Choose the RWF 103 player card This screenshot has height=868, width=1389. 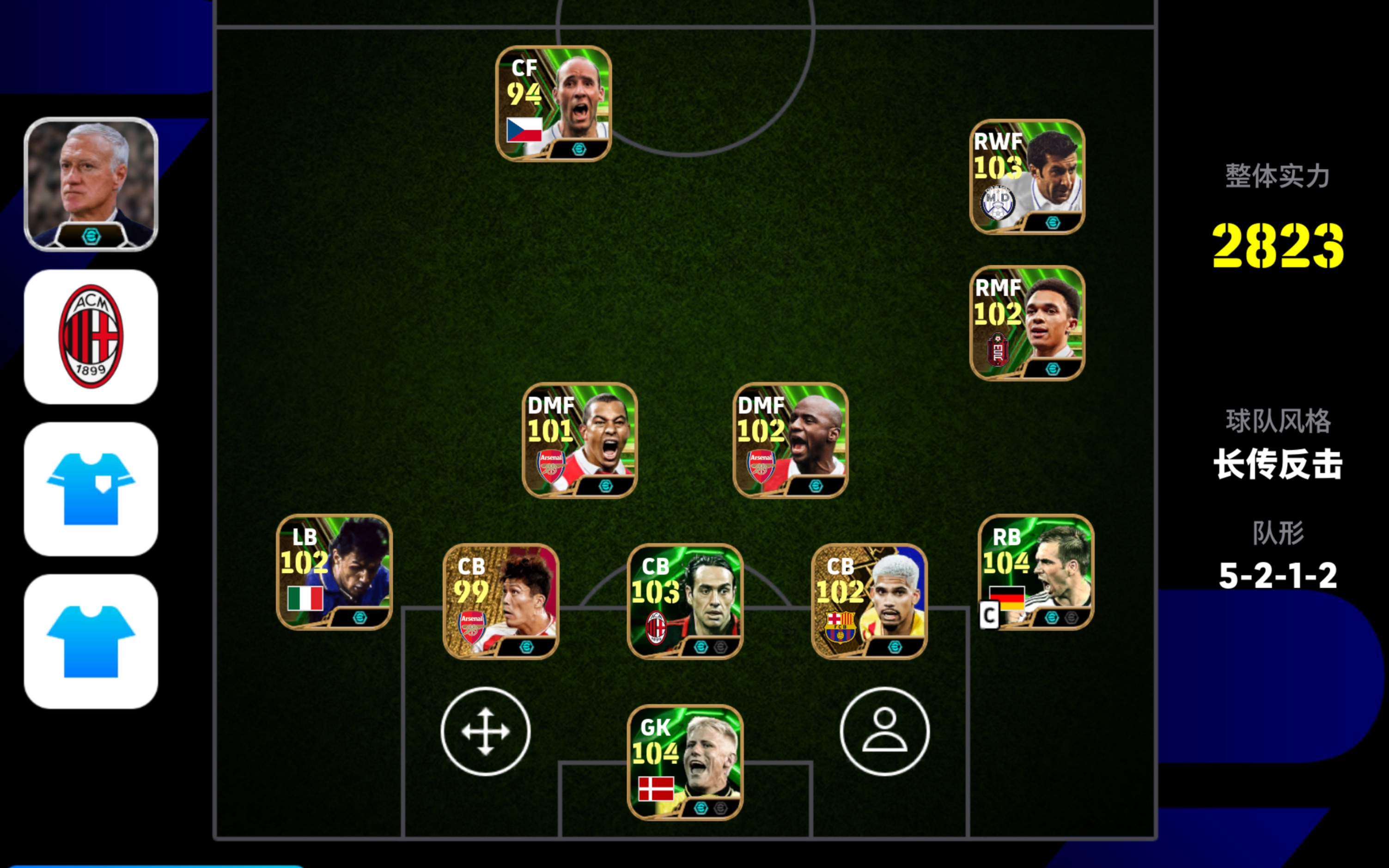(1027, 177)
